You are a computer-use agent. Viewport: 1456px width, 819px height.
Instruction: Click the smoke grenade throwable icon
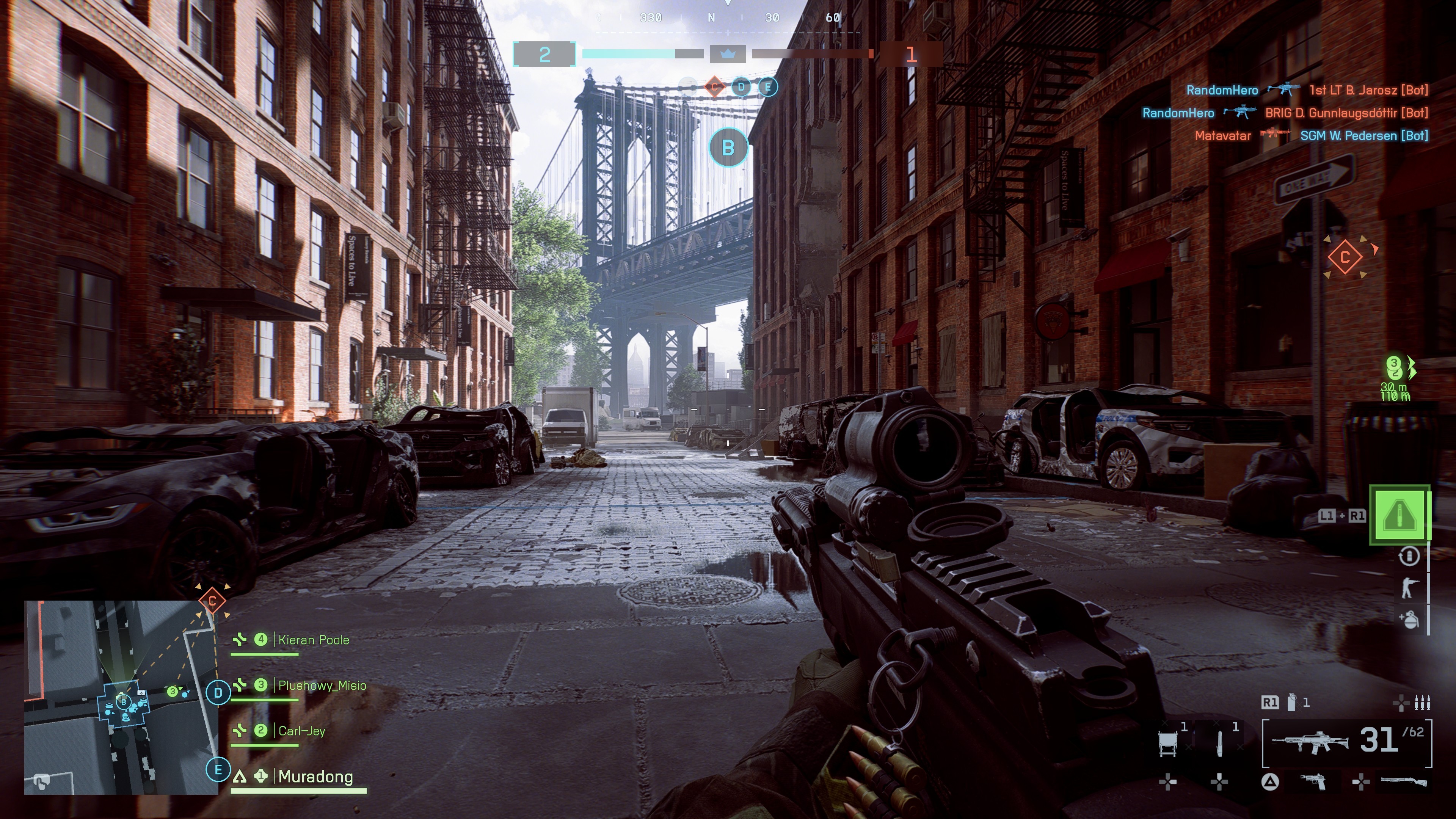(1291, 703)
